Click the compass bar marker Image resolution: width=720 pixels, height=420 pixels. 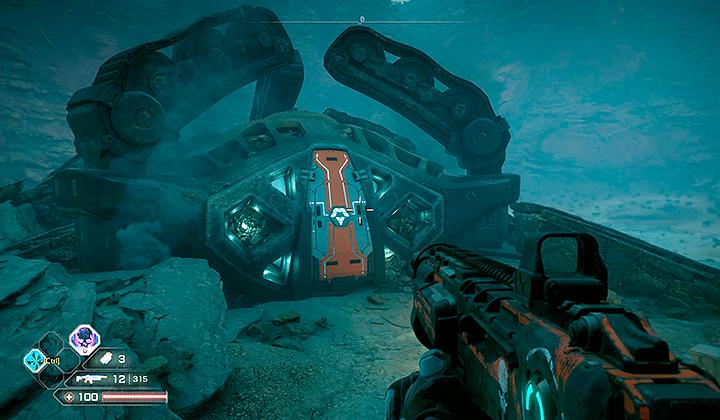pyautogui.click(x=362, y=19)
